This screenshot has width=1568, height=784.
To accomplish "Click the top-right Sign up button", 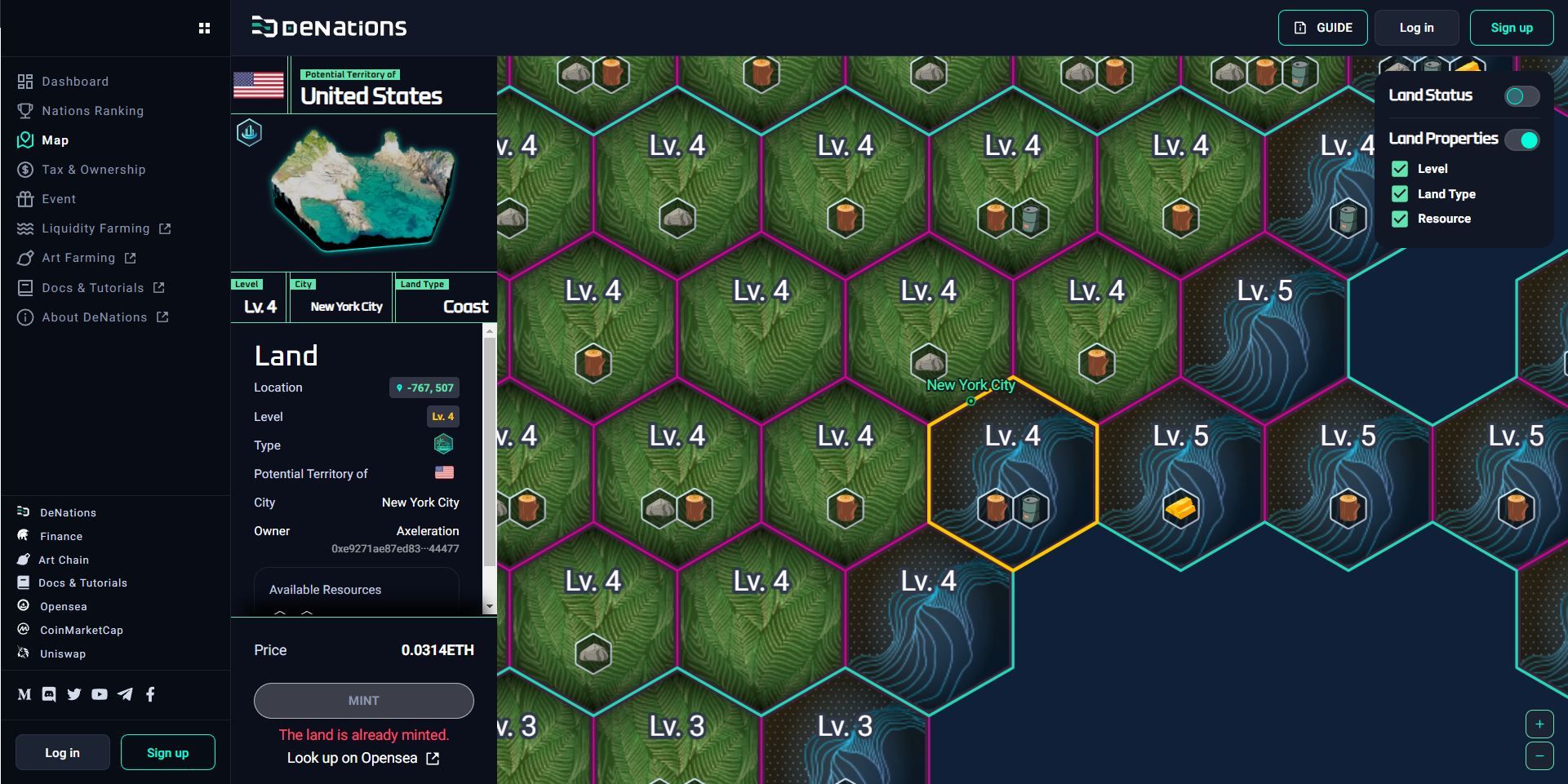I will 1511,28.
